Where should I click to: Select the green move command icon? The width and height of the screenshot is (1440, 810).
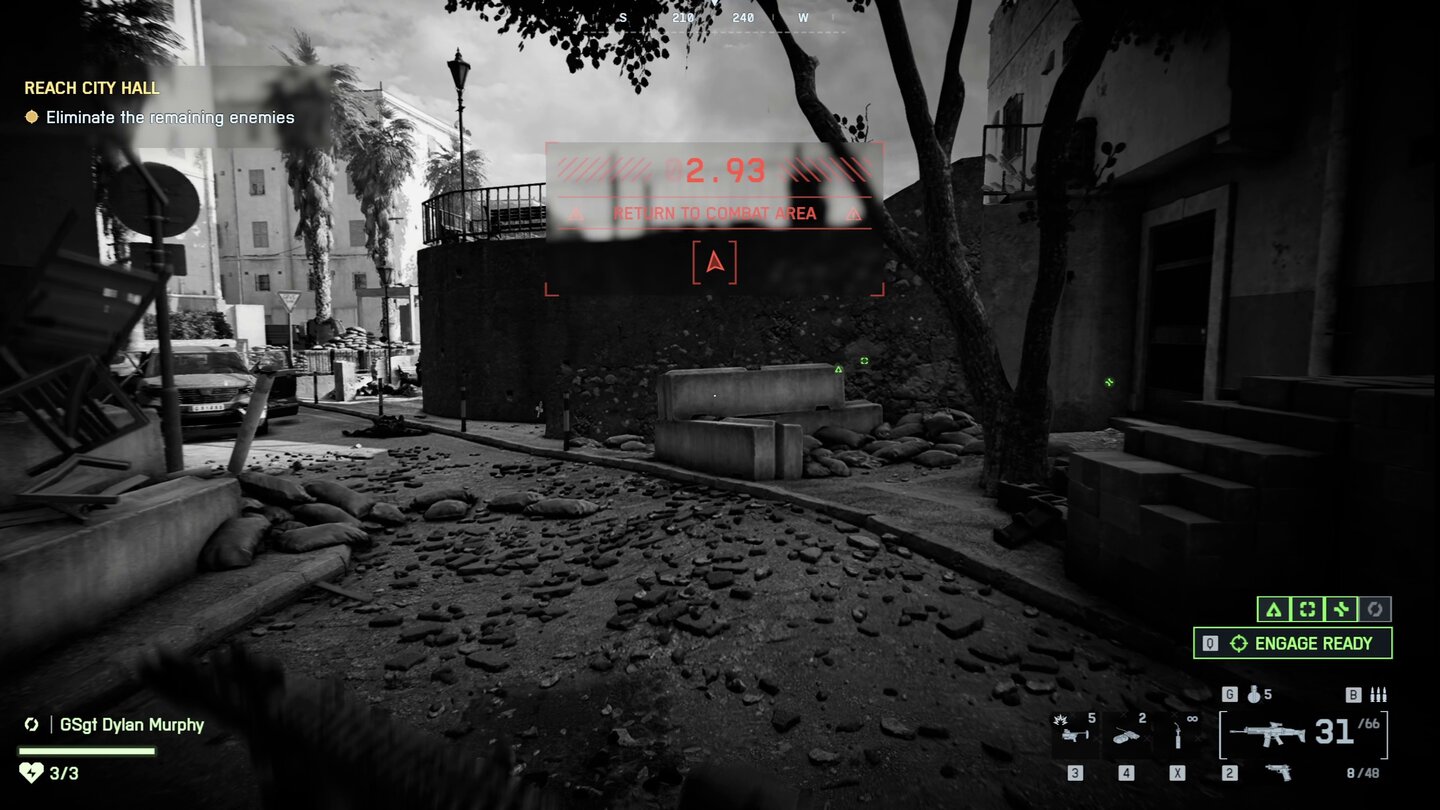[1338, 609]
